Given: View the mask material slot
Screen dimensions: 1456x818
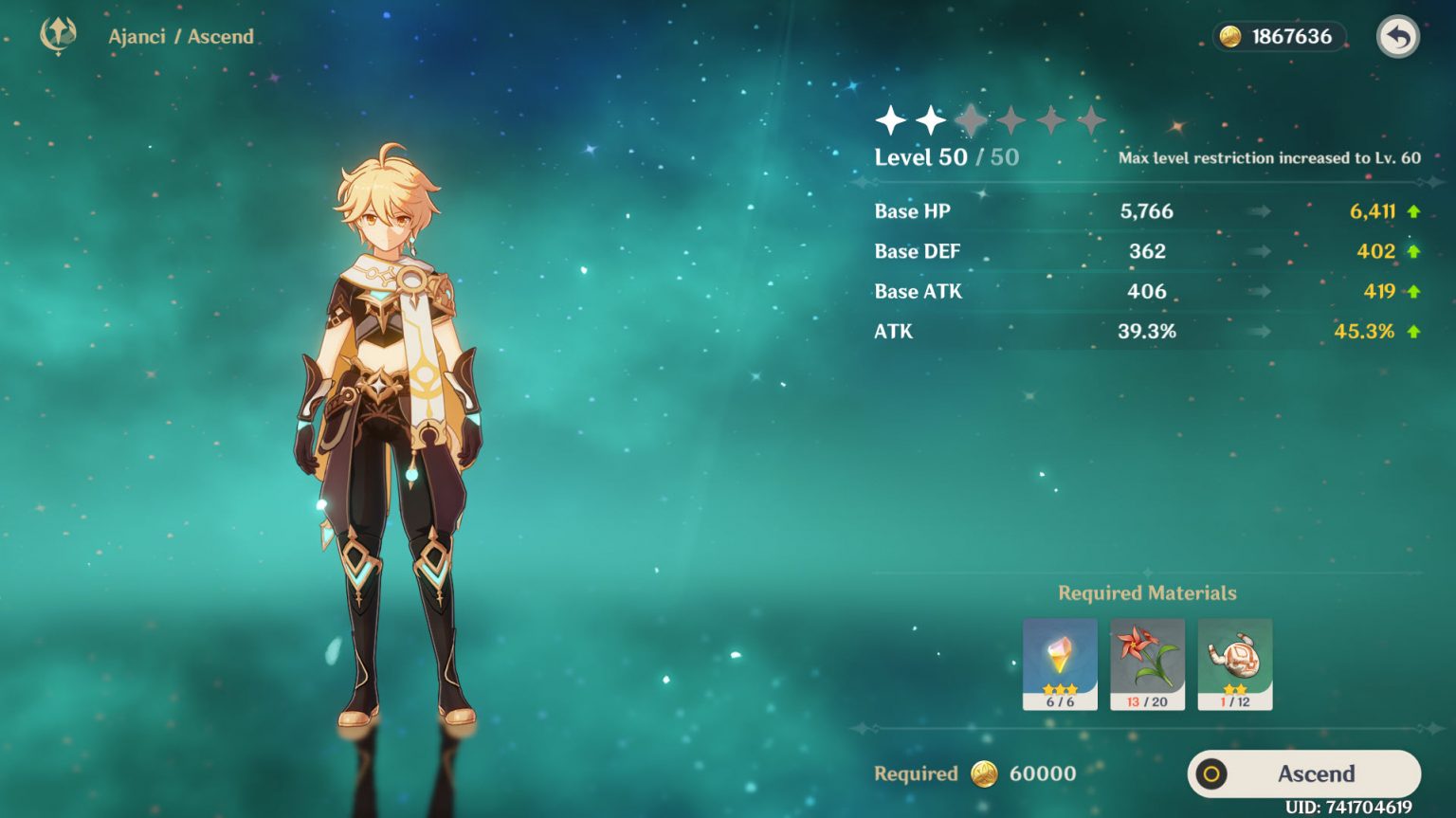Looking at the screenshot, I should (x=1234, y=663).
